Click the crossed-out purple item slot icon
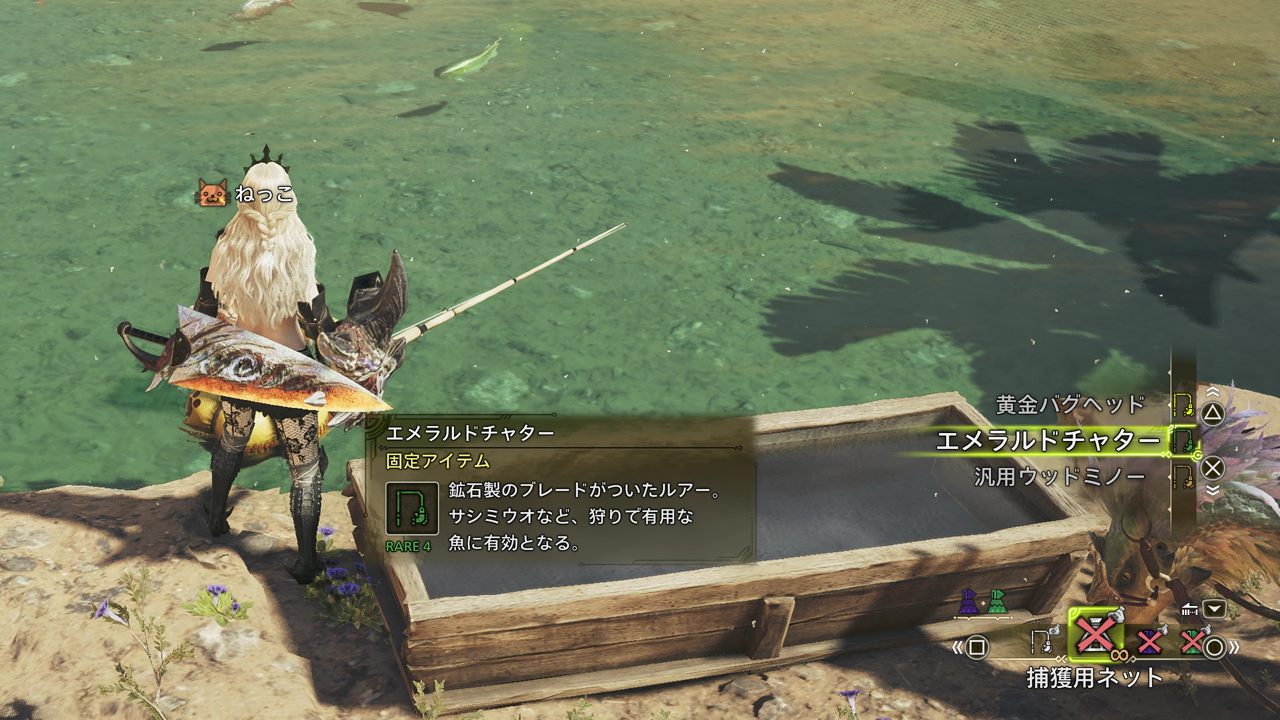 pos(1149,641)
